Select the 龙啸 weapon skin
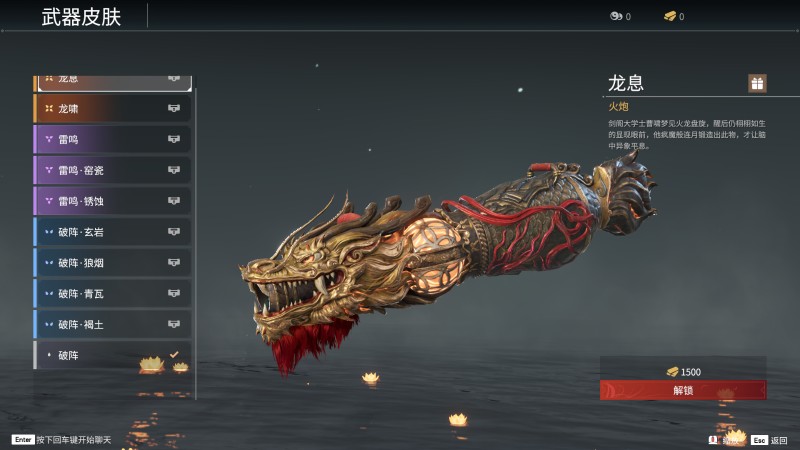The height and width of the screenshot is (450, 800). point(112,108)
